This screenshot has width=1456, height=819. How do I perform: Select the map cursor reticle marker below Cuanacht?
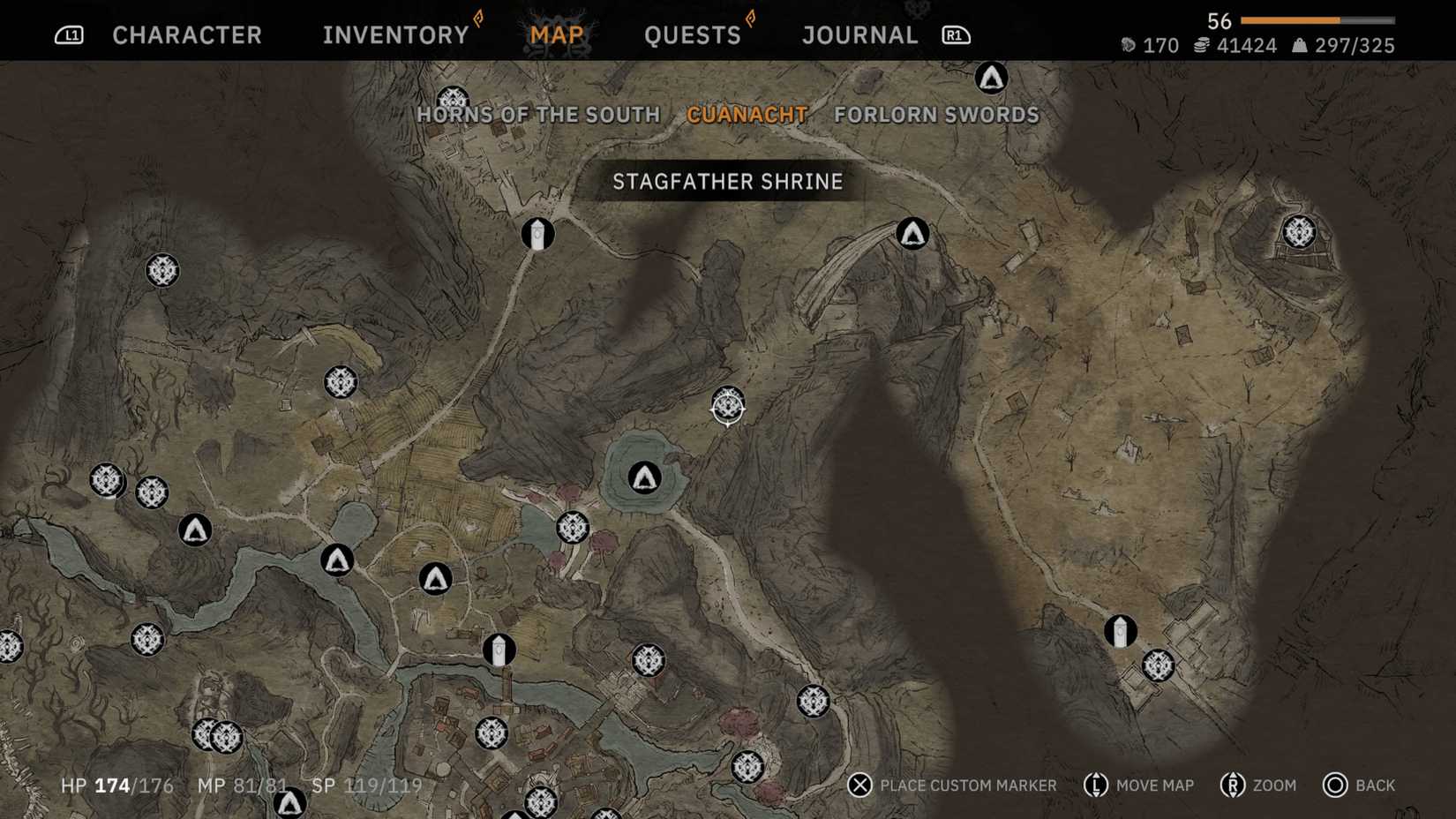(x=726, y=408)
